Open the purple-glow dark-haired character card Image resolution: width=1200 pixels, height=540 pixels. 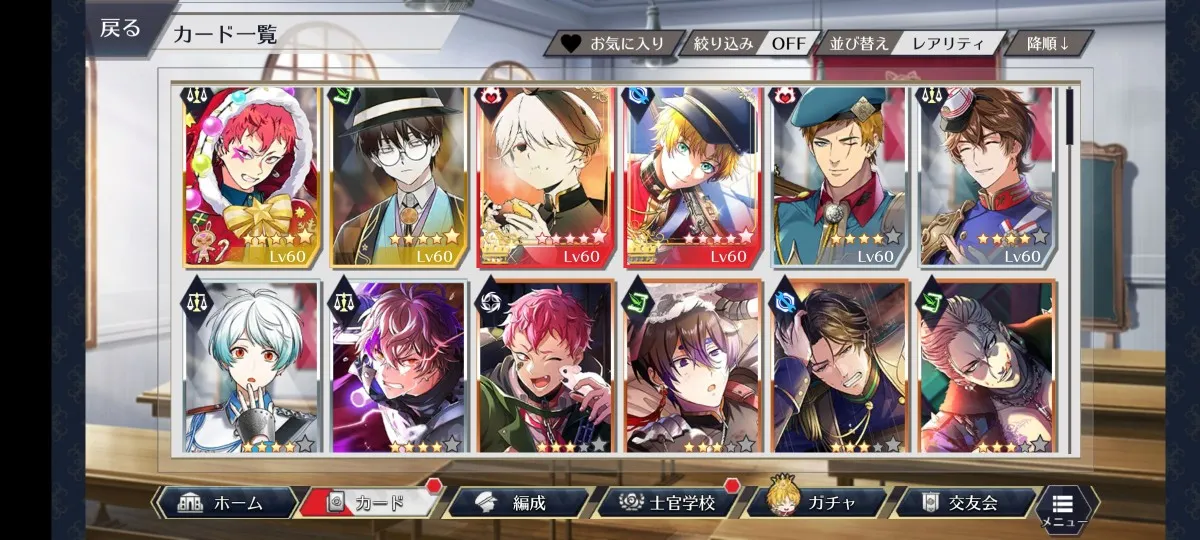398,366
